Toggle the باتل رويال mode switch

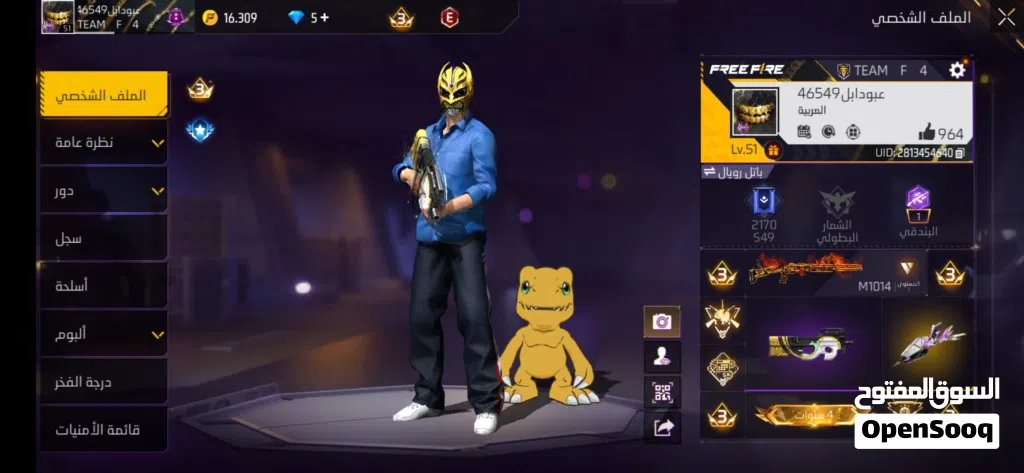(x=710, y=171)
